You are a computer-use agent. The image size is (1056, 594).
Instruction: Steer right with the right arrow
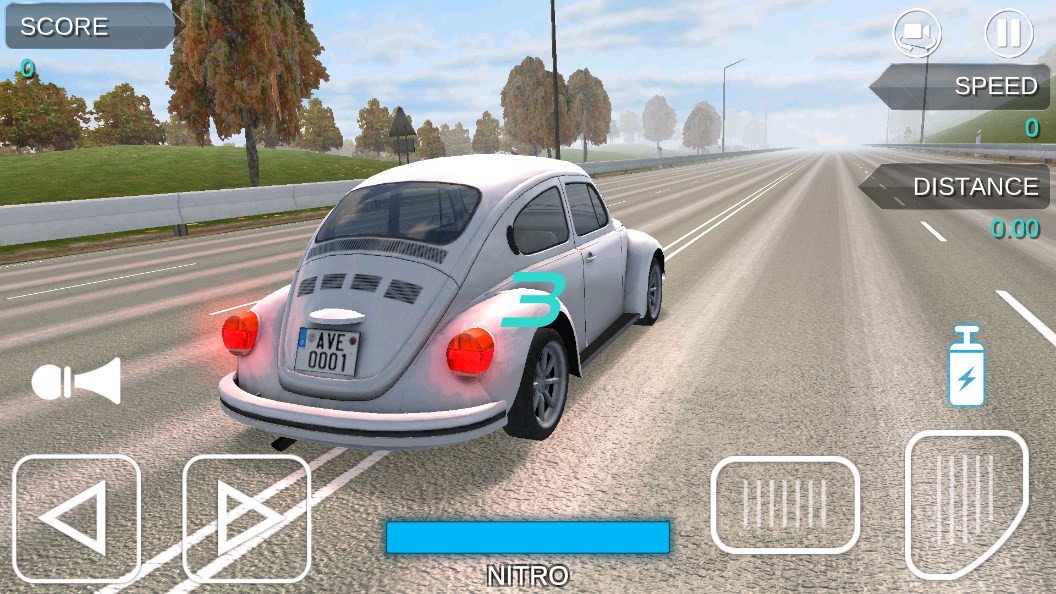pyautogui.click(x=246, y=518)
